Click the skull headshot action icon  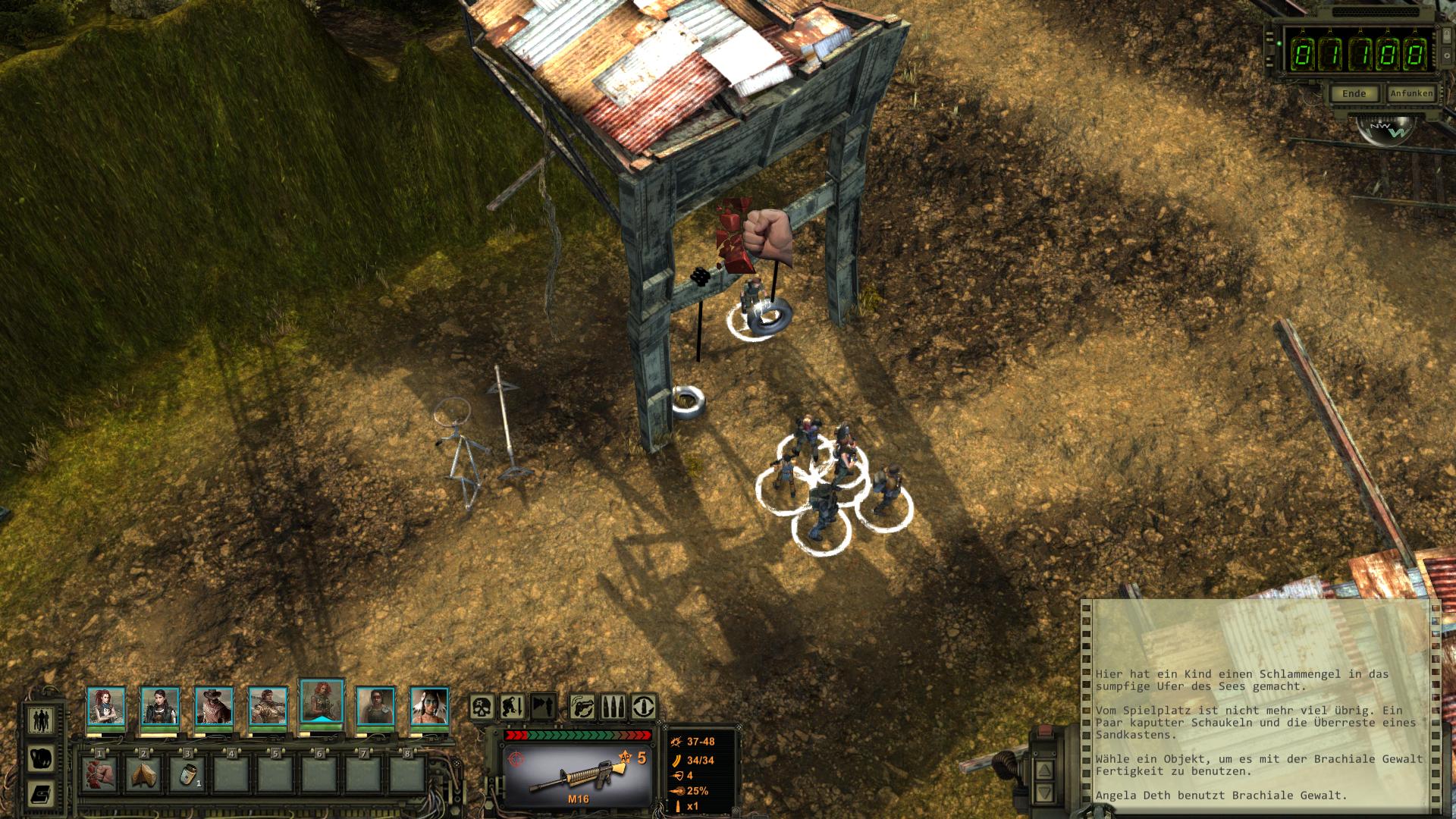[483, 707]
